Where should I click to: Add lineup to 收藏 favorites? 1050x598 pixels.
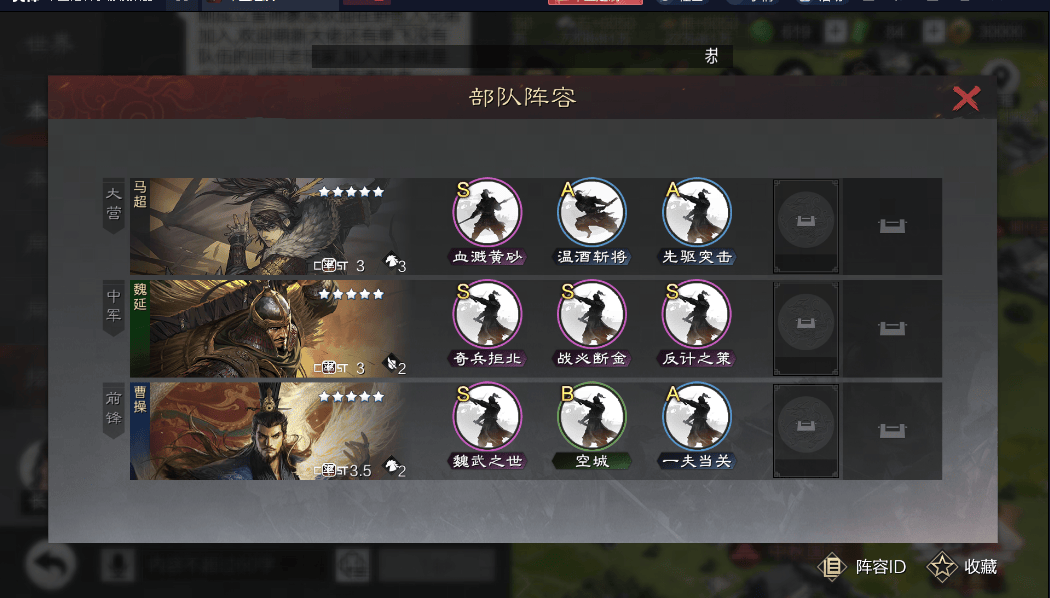click(964, 567)
